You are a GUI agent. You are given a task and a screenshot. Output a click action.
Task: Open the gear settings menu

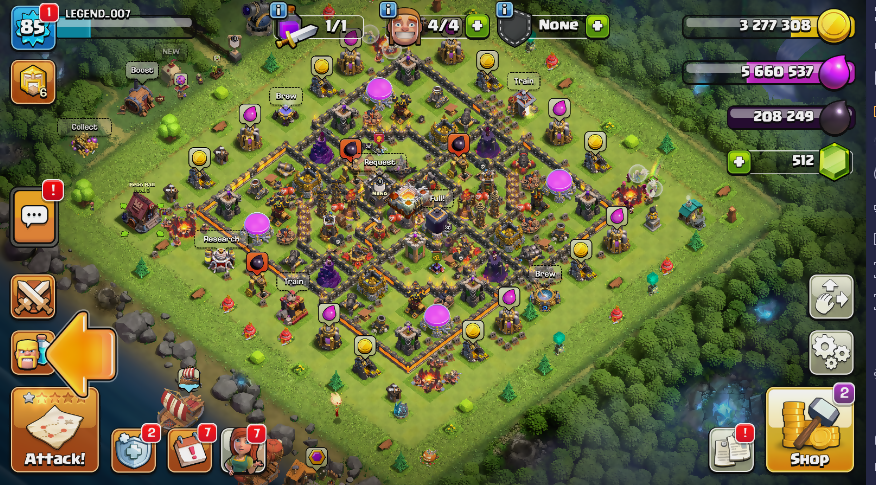(831, 352)
